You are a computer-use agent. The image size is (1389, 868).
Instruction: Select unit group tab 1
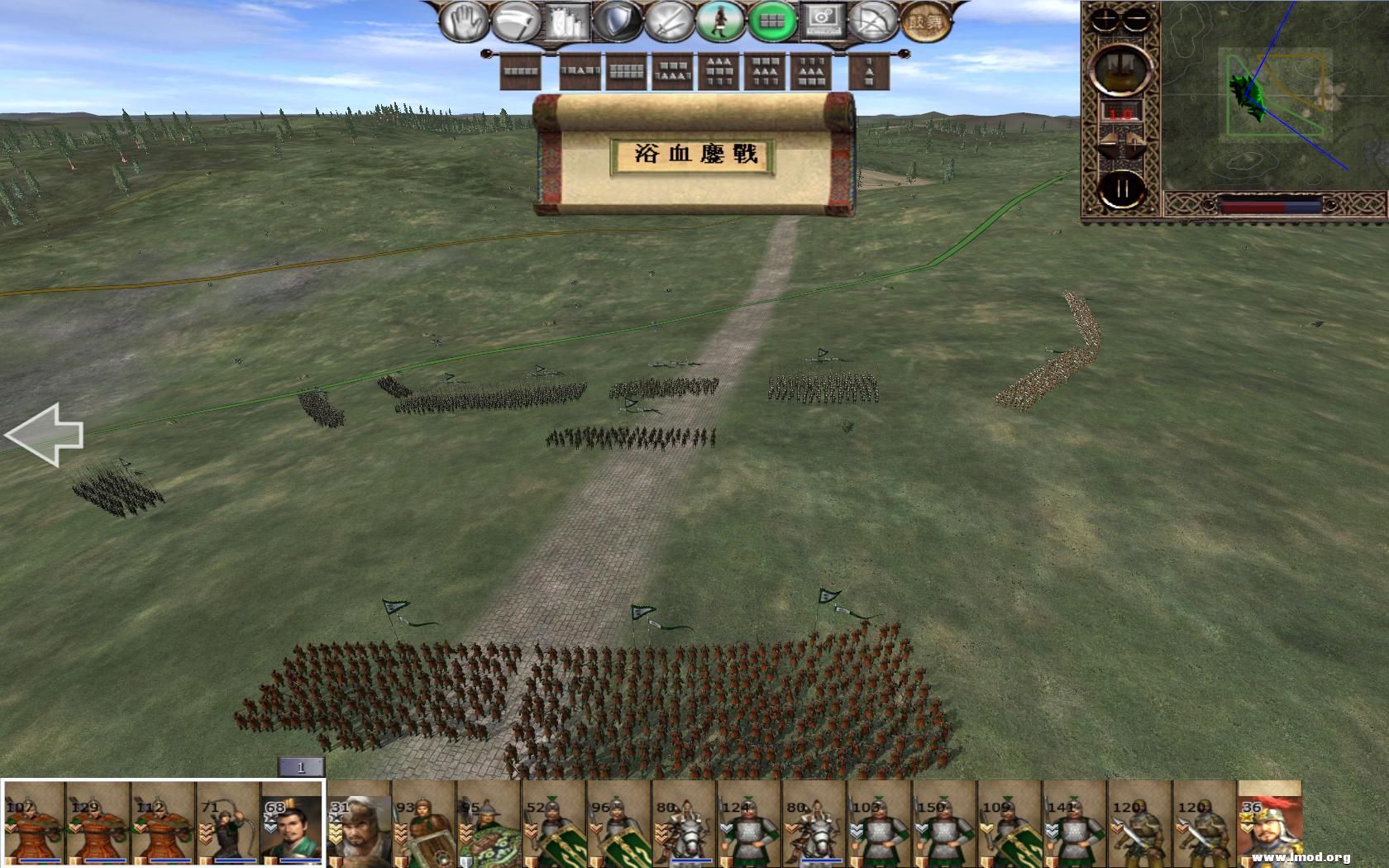click(x=300, y=766)
